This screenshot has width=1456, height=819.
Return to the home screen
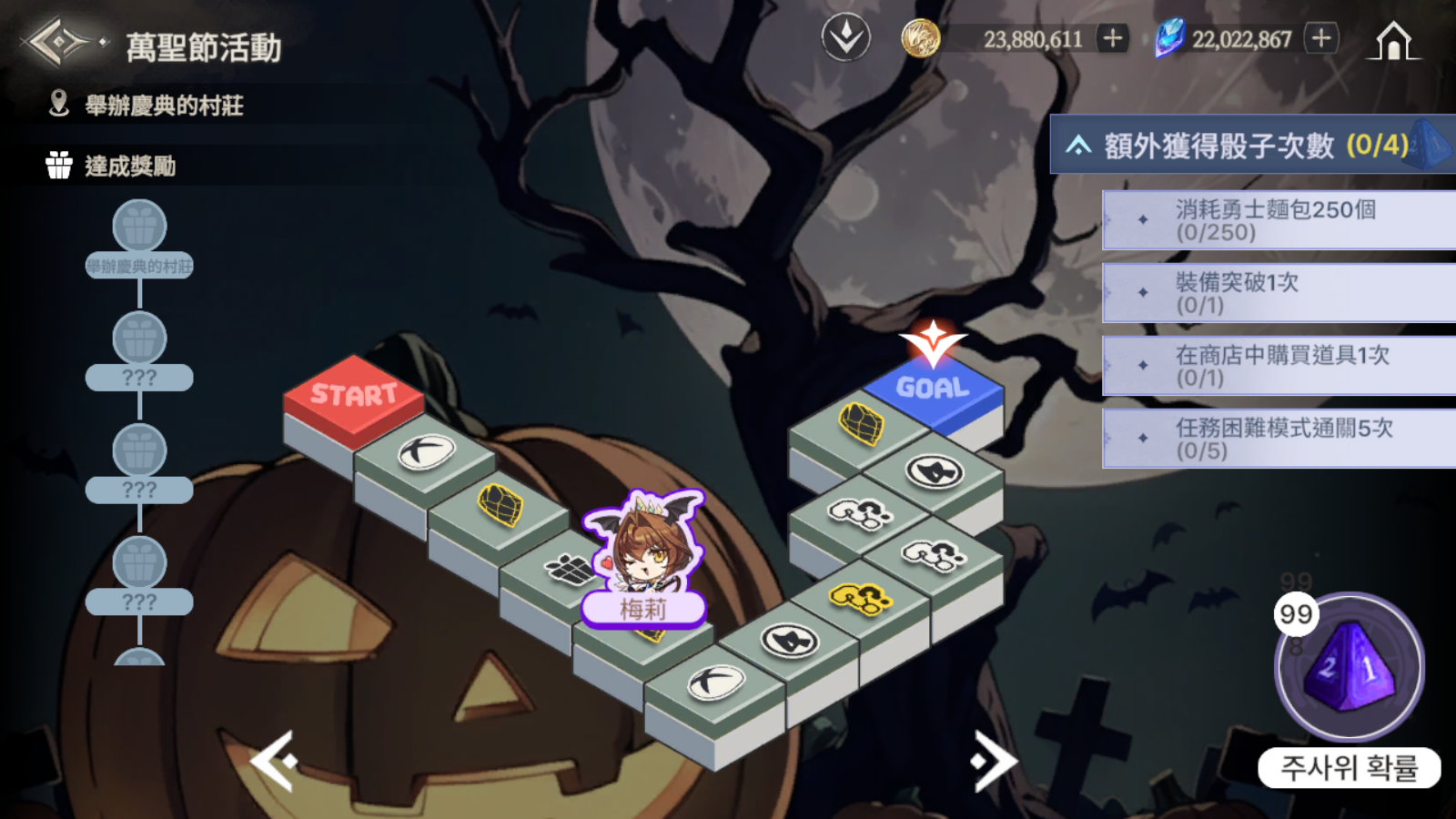(x=1392, y=41)
